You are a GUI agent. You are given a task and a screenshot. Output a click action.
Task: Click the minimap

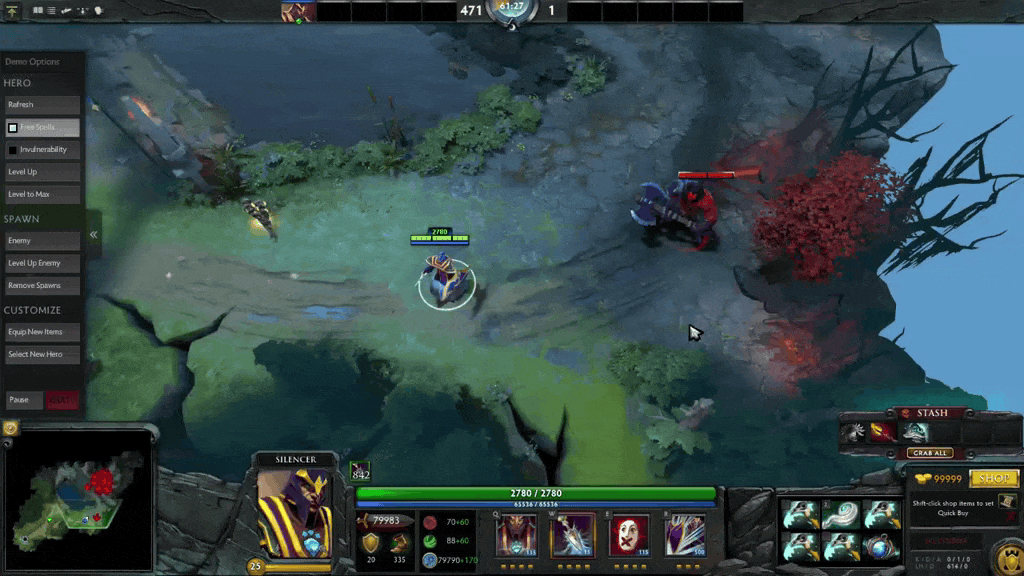point(78,496)
